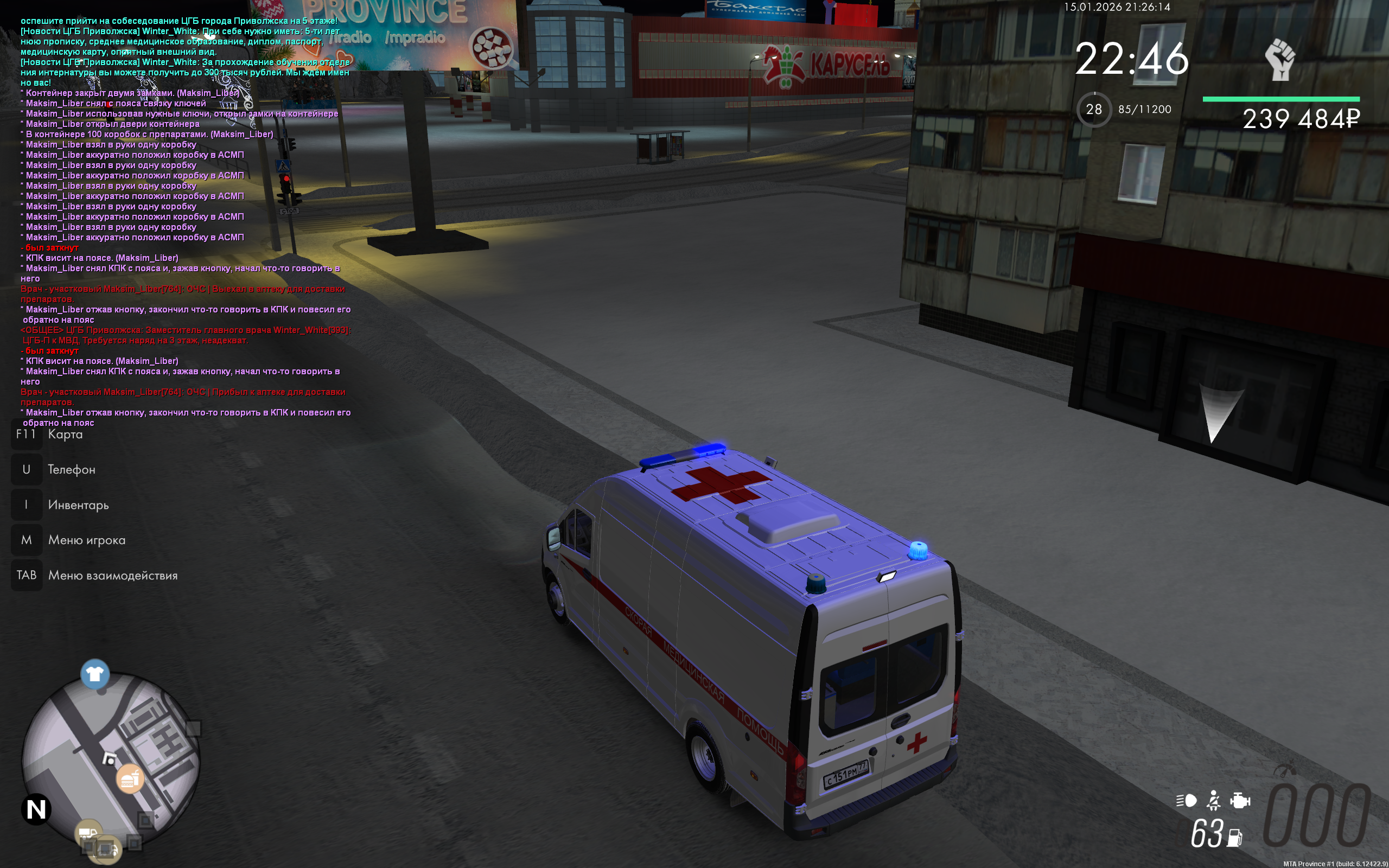The width and height of the screenshot is (1389, 868).
Task: Select the burger food marker on minimap
Action: pos(130,779)
